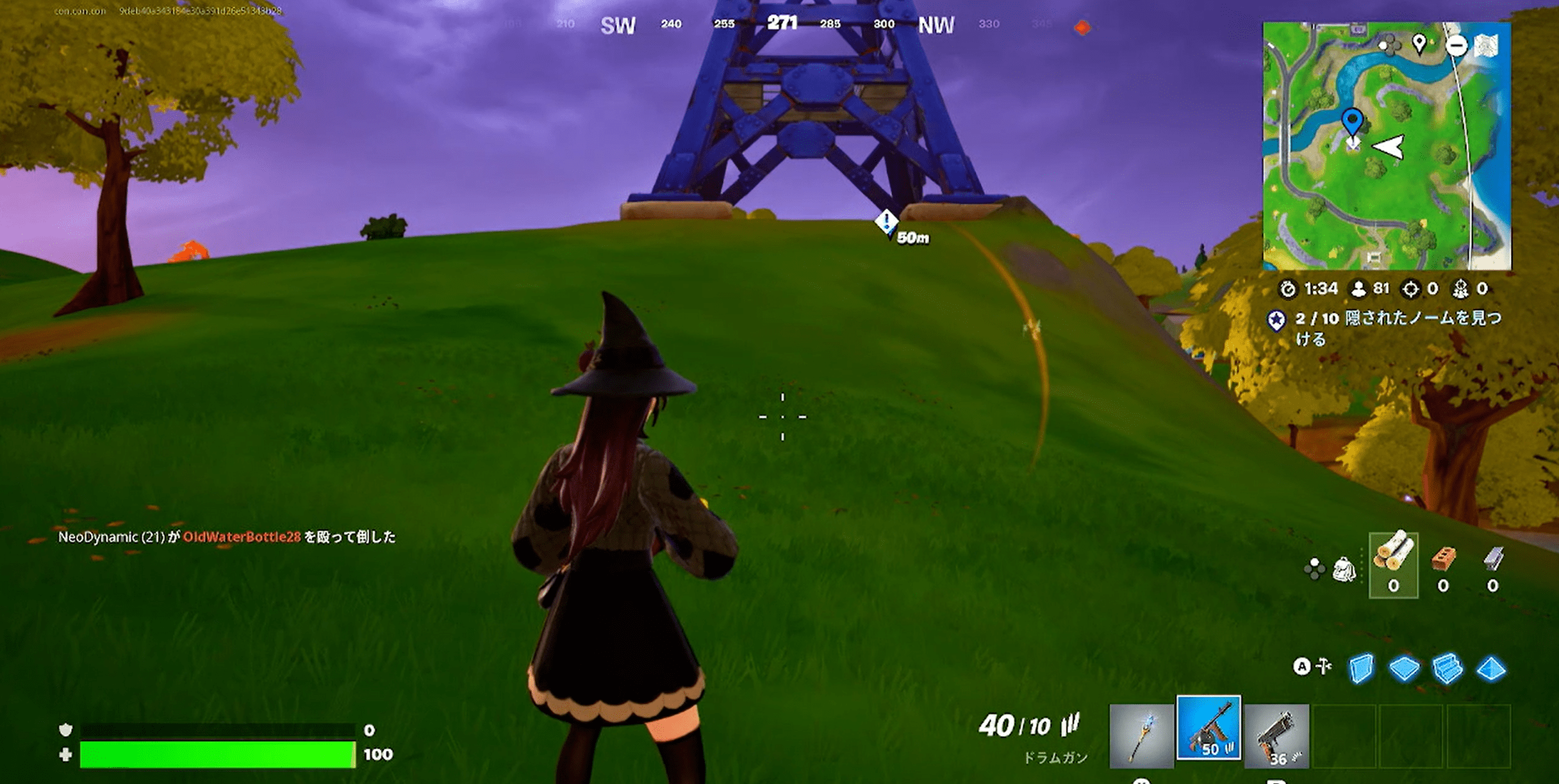Viewport: 1559px width, 784px height.
Task: Open the full map from folded-map icon
Action: [x=1487, y=45]
